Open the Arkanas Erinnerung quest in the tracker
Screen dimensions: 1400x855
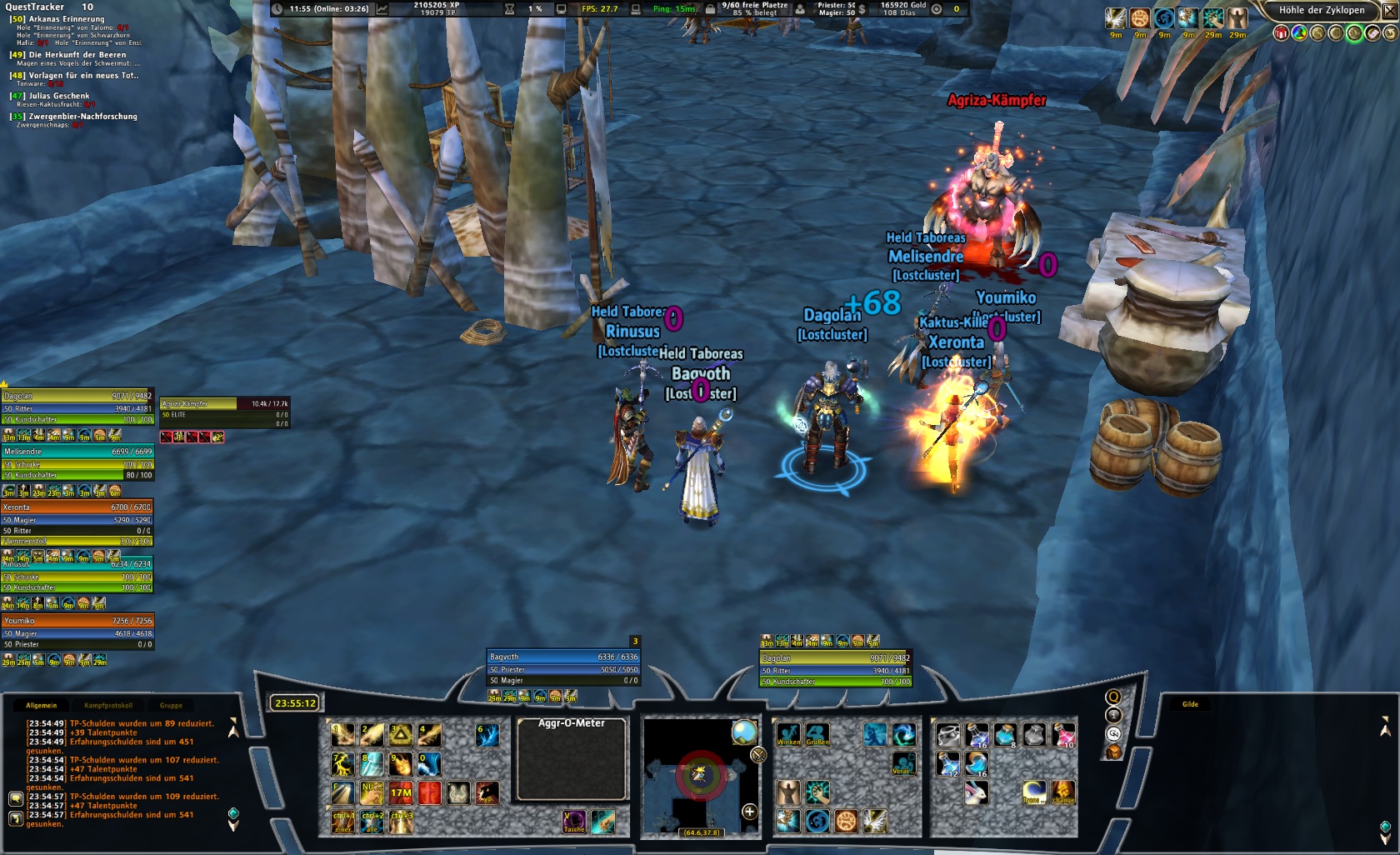click(67, 18)
